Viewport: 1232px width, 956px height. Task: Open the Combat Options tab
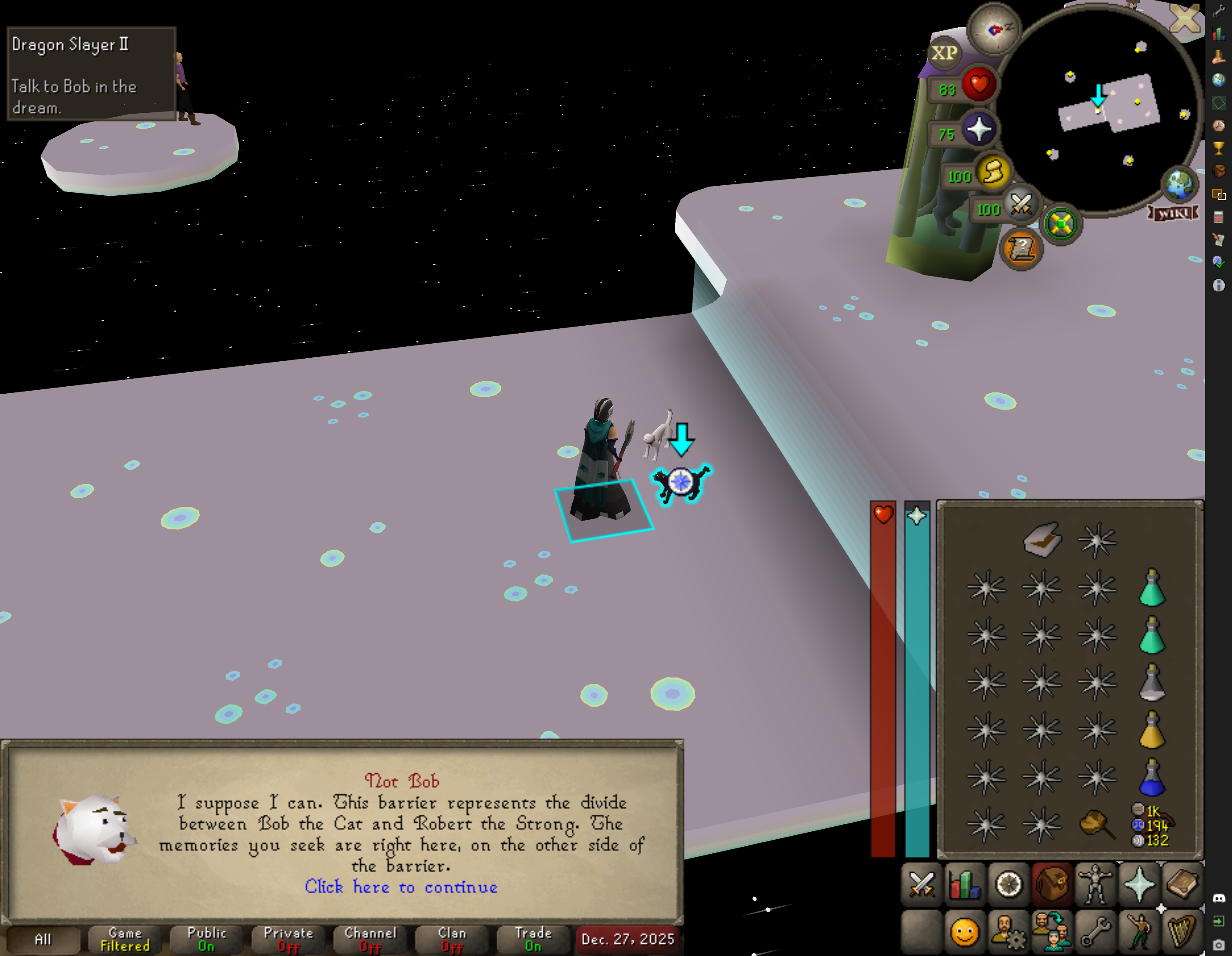[922, 884]
